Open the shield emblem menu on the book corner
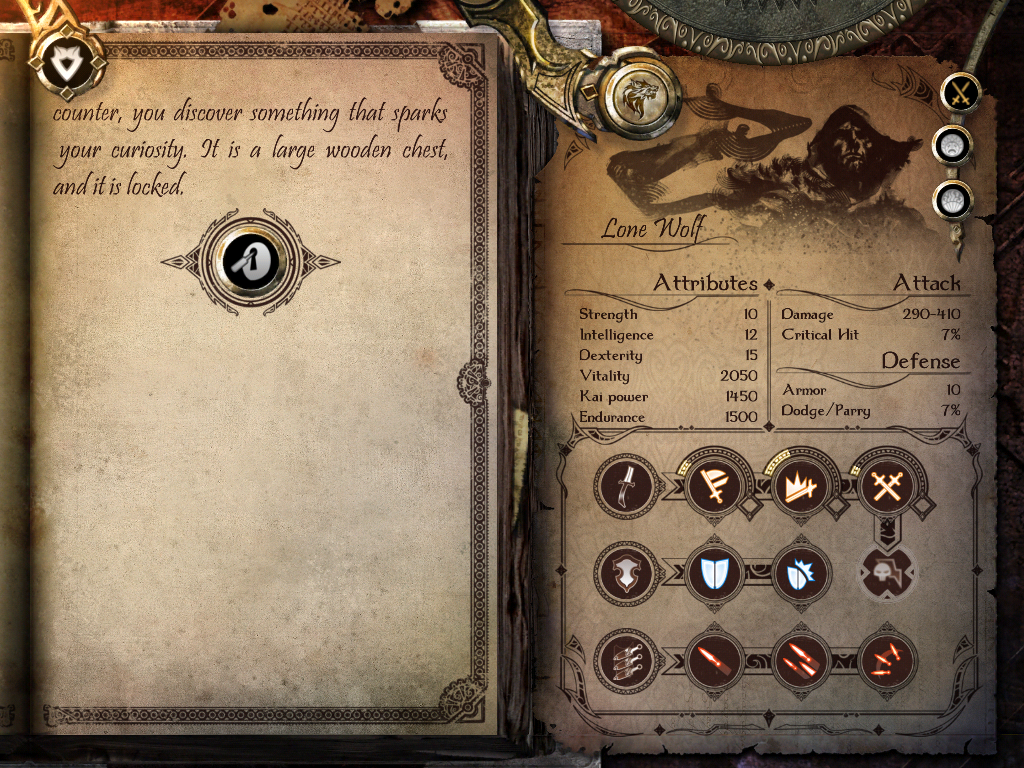This screenshot has width=1024, height=768. pos(66,62)
